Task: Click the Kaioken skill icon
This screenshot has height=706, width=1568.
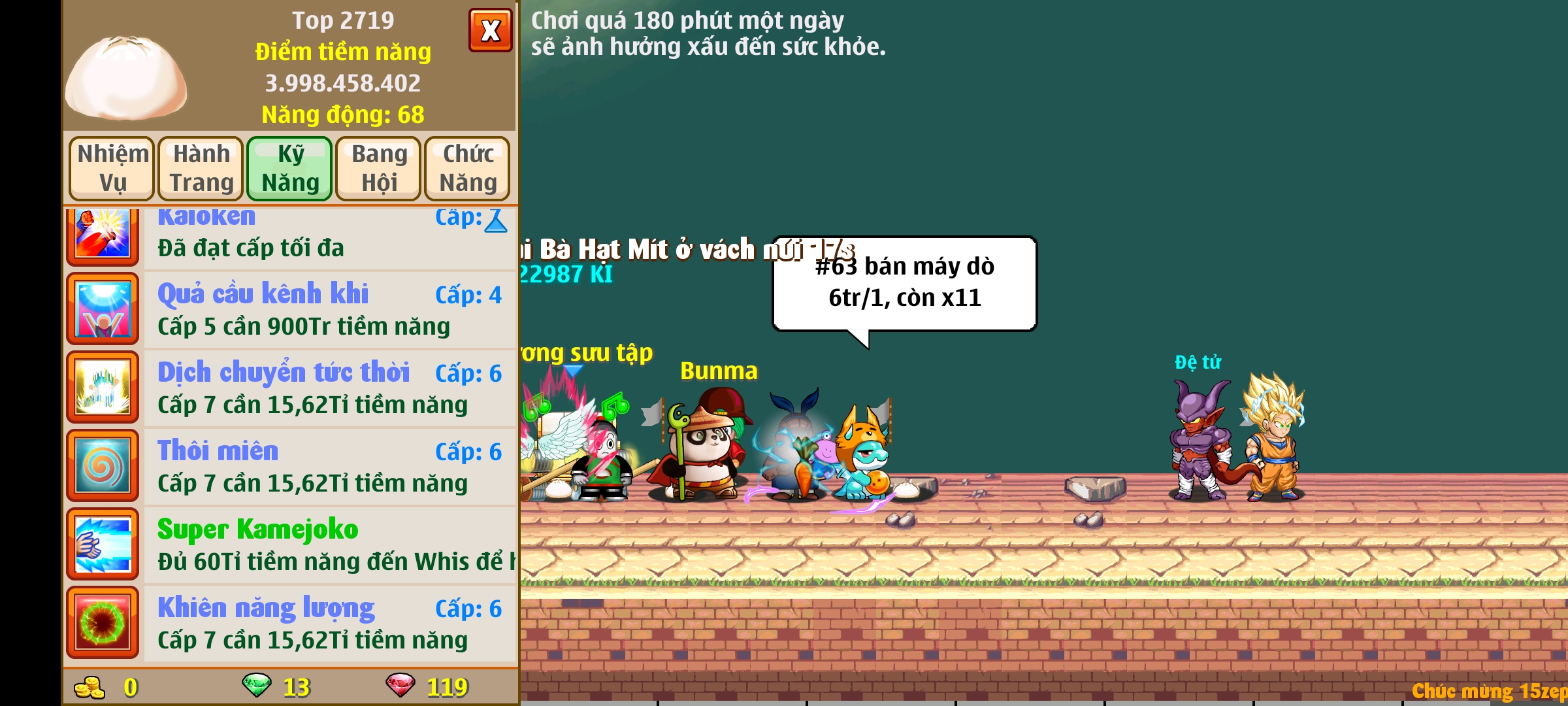Action: 103,234
